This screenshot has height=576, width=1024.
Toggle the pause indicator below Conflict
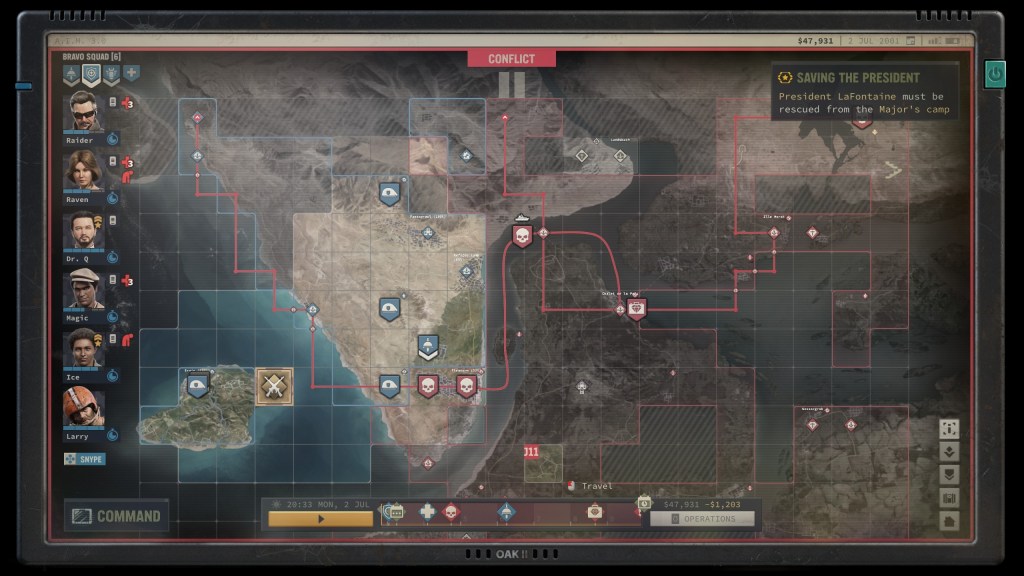coord(511,85)
